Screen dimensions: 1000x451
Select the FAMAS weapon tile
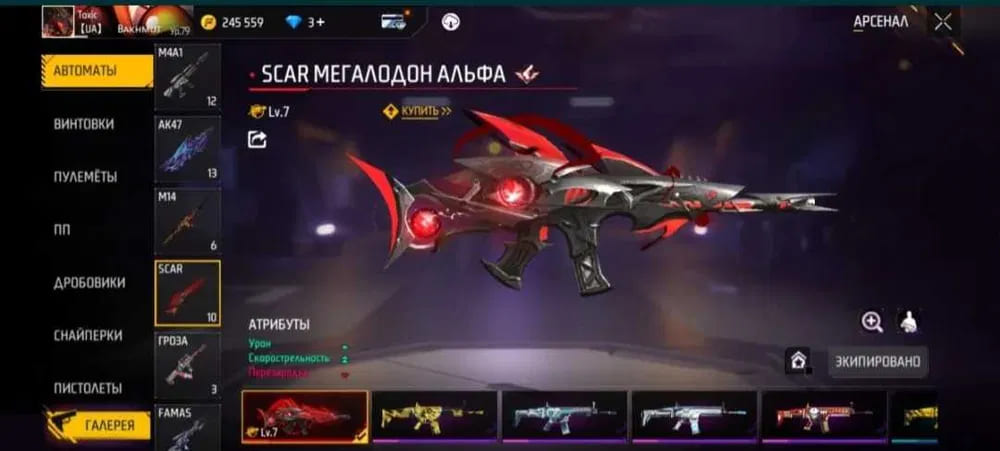[187, 427]
